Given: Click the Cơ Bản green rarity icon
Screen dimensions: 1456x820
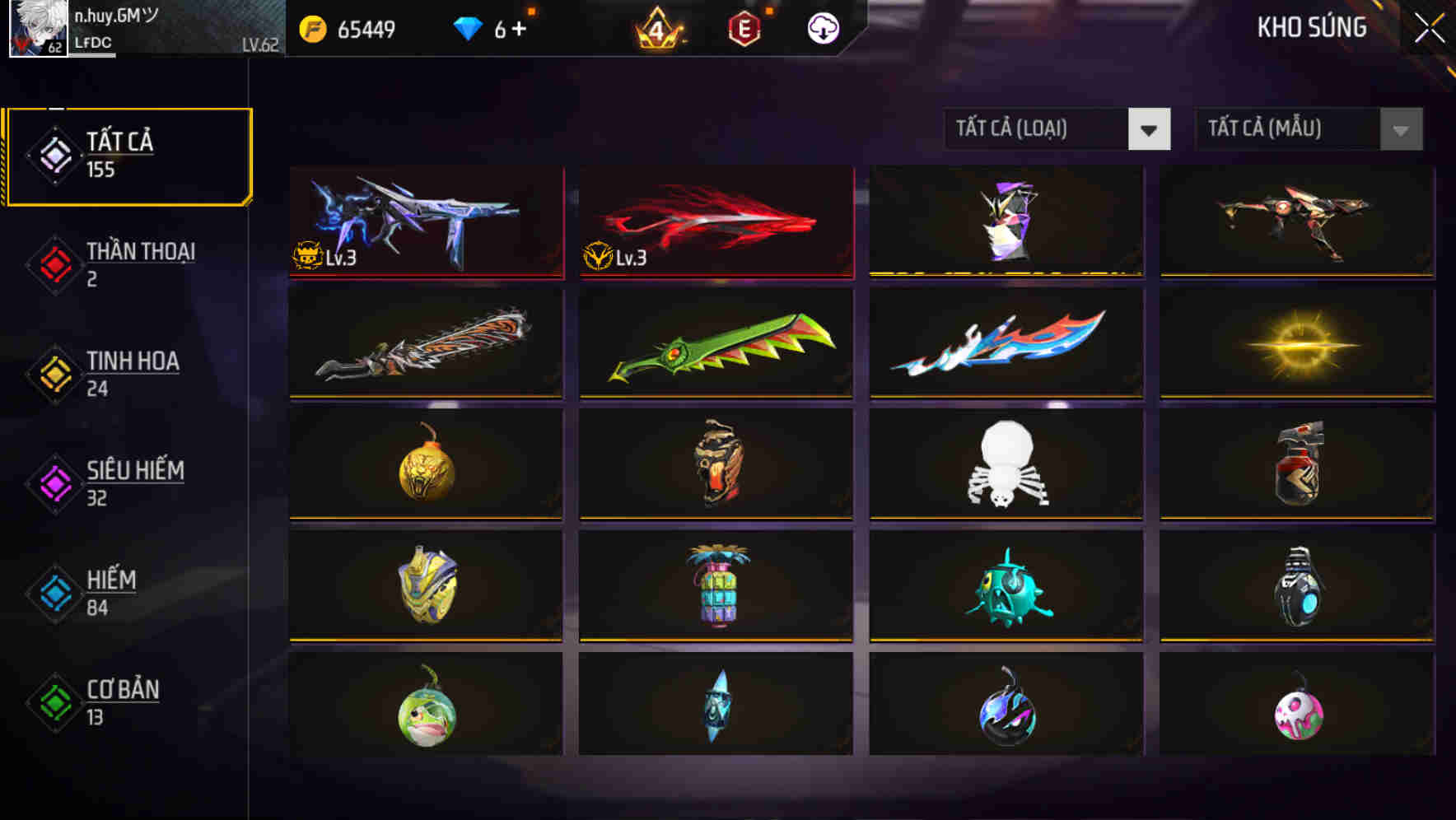Looking at the screenshot, I should 52,701.
